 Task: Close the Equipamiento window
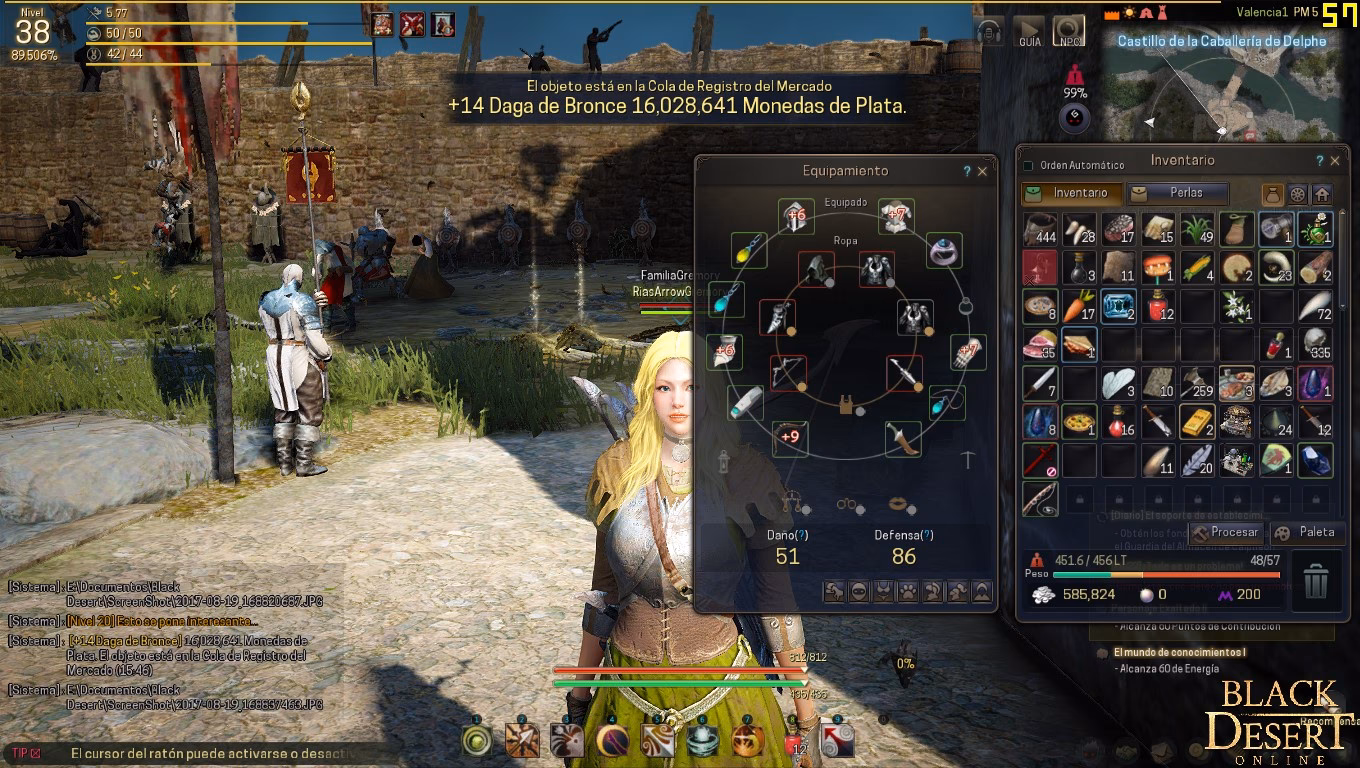[x=982, y=171]
